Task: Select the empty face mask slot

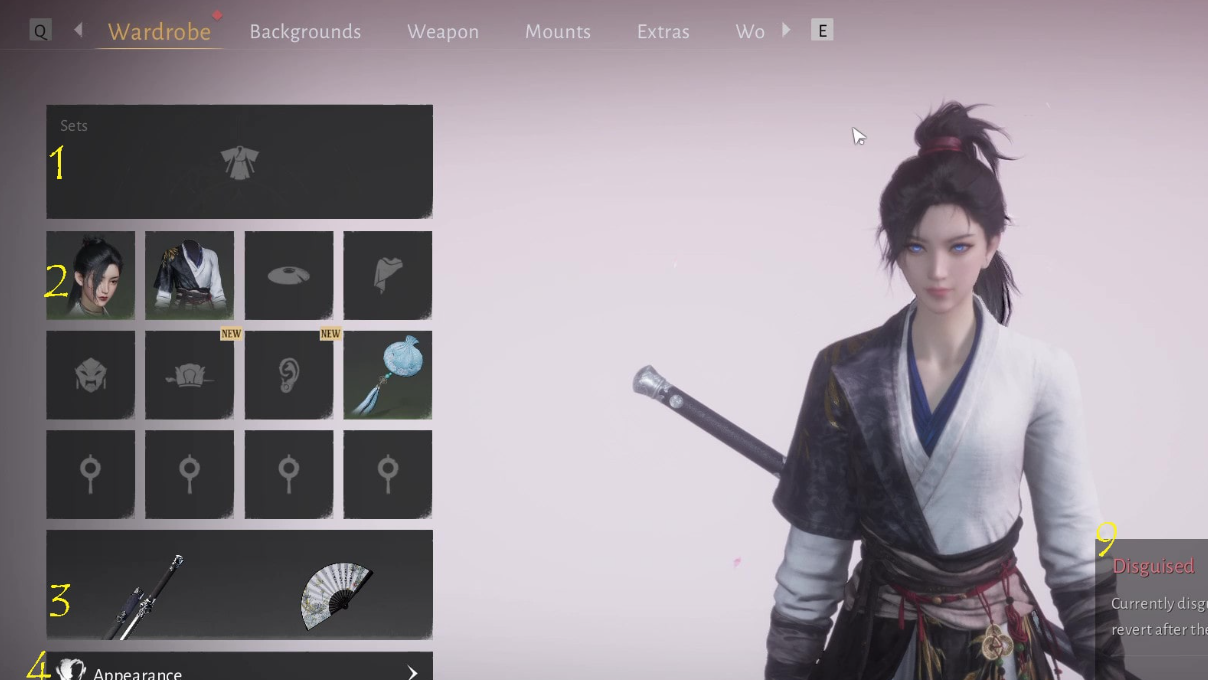Action: pyautogui.click(x=90, y=375)
